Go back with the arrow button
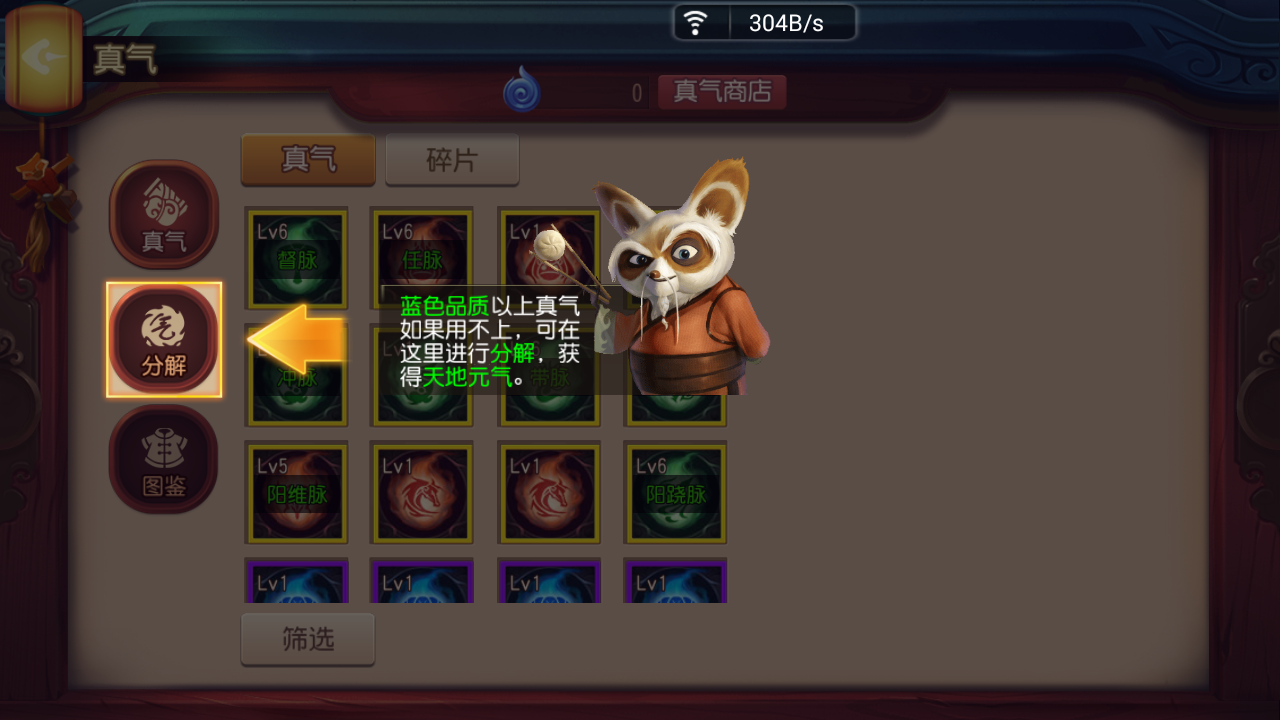 (x=43, y=57)
